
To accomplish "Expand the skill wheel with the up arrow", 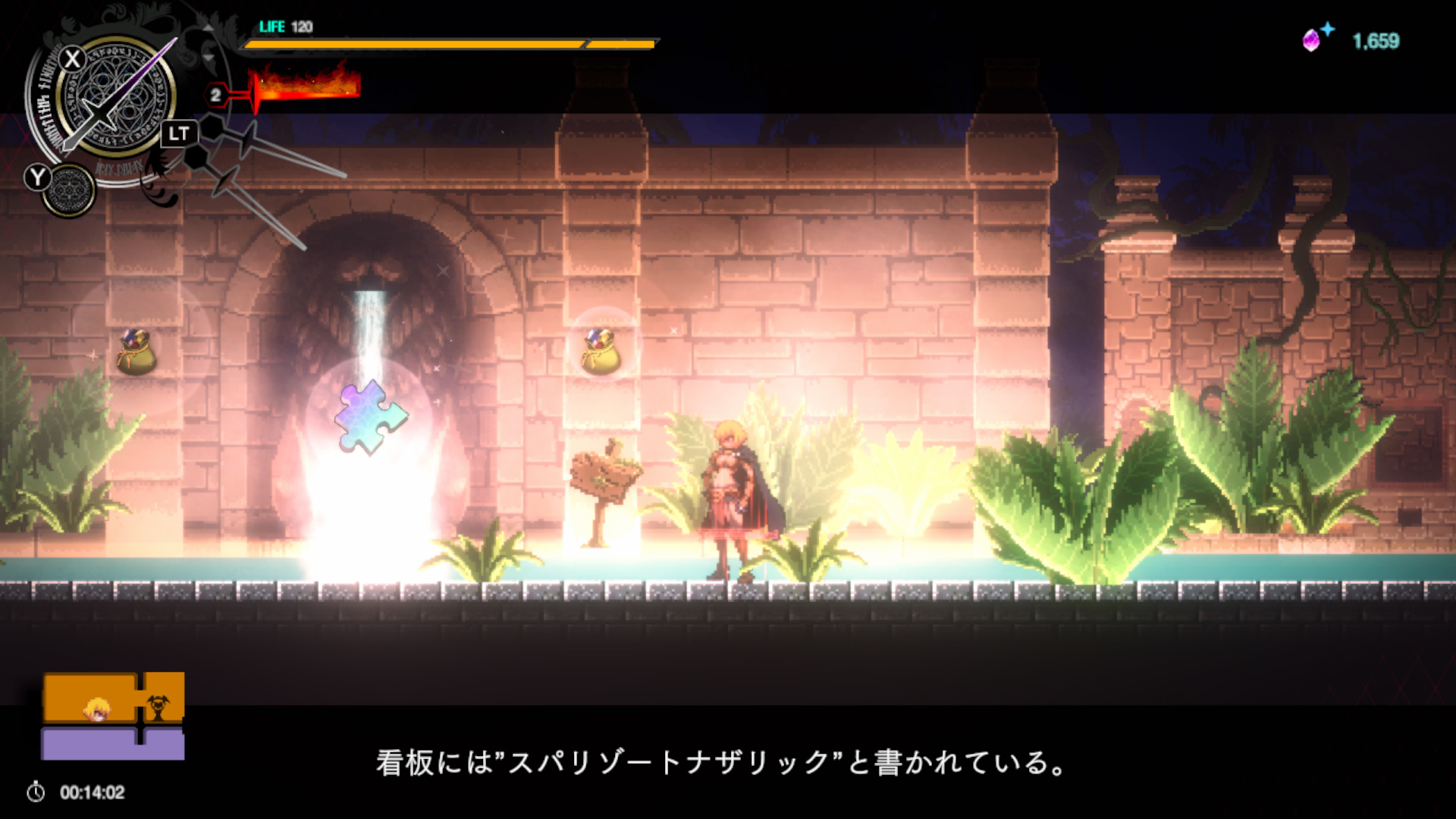I will (207, 27).
